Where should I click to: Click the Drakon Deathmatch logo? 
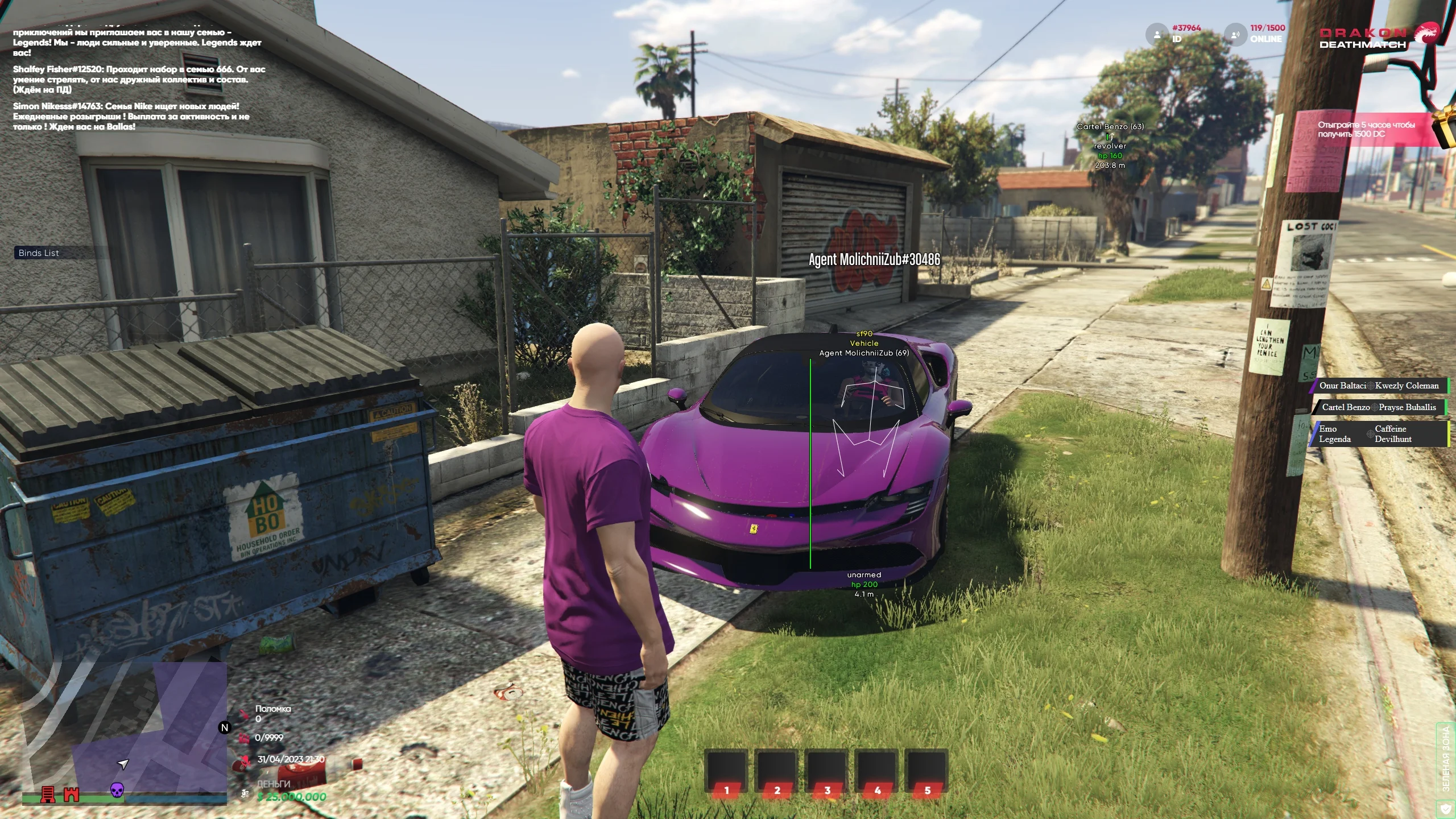pyautogui.click(x=1376, y=38)
